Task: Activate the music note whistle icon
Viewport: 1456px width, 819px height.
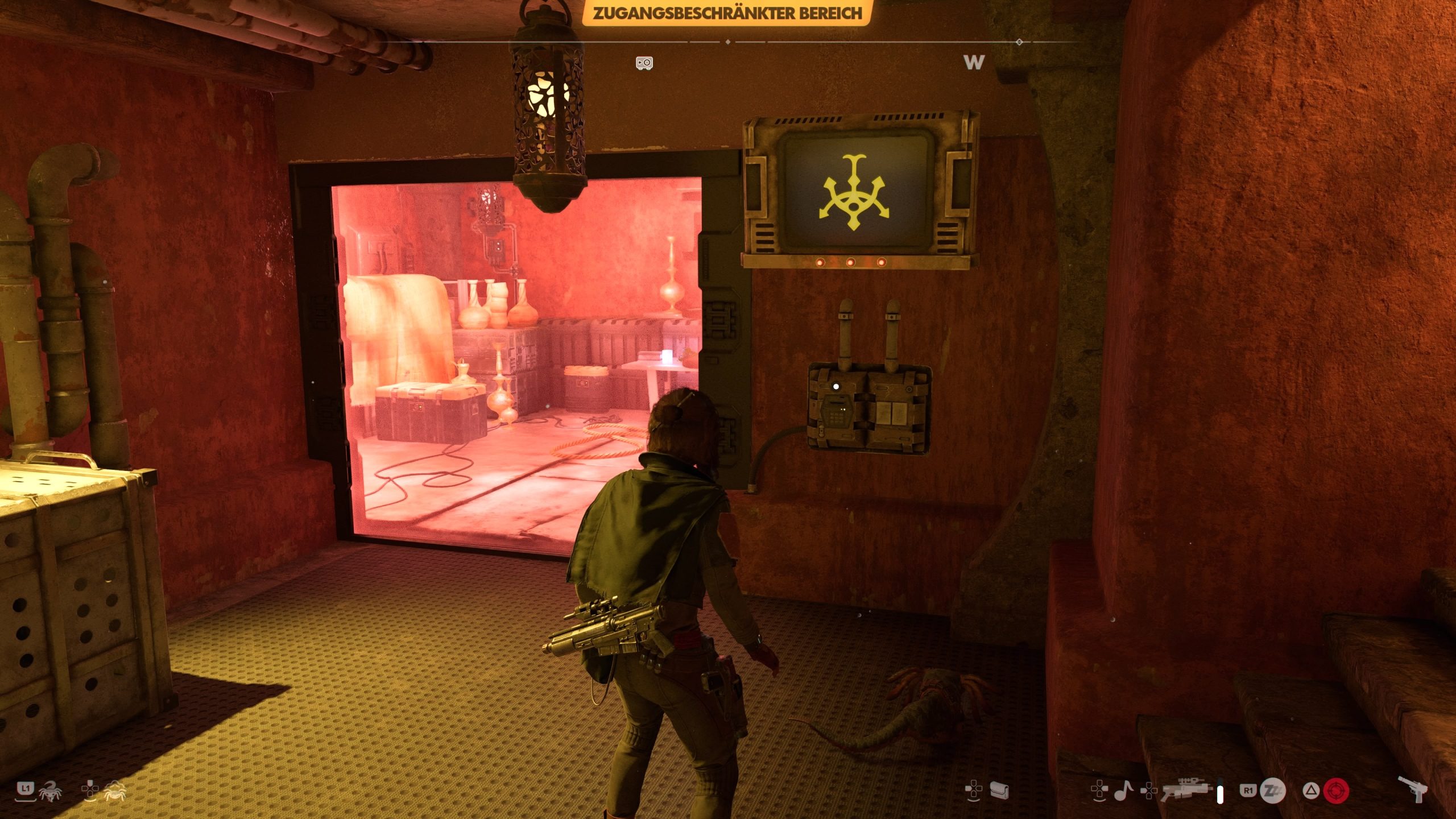Action: (x=1123, y=791)
